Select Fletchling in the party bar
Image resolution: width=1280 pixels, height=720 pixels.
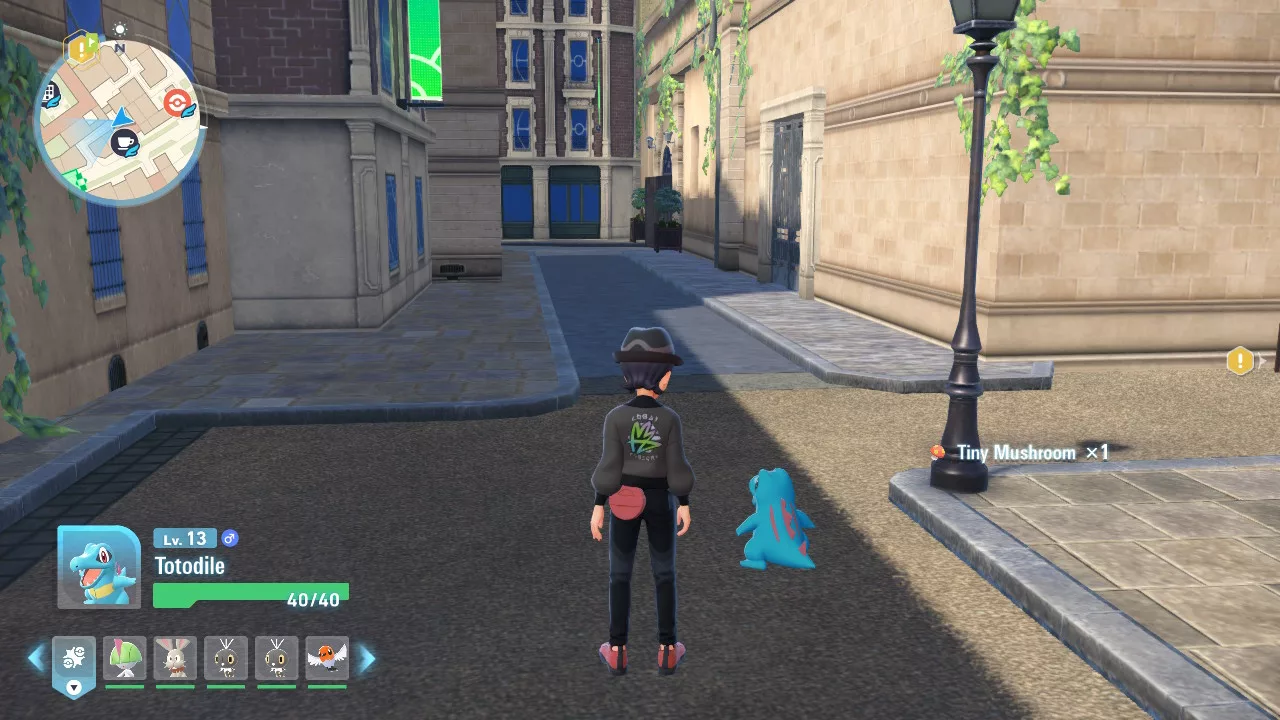tap(327, 658)
